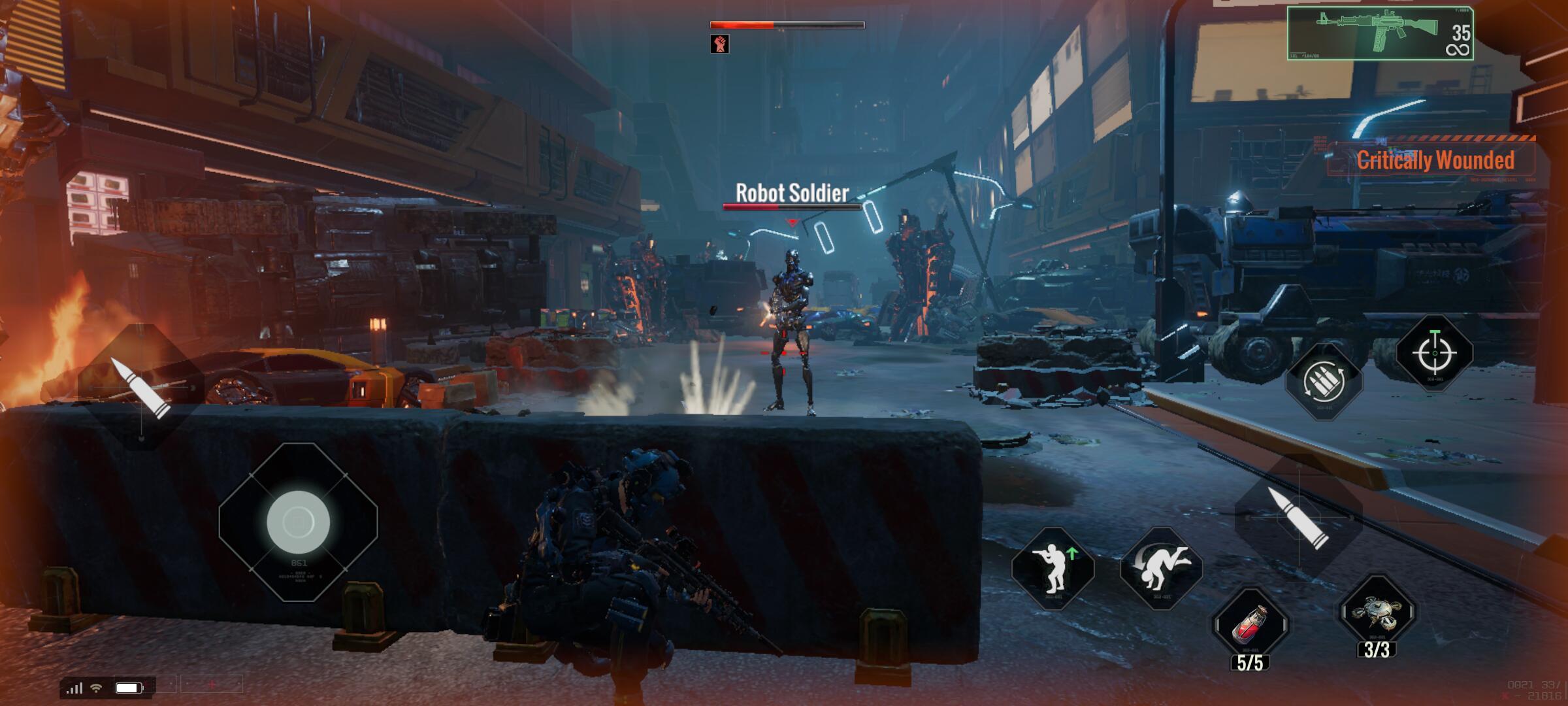Tap the boss health bar at top center
Screen dimensions: 1568x706
[x=783, y=25]
